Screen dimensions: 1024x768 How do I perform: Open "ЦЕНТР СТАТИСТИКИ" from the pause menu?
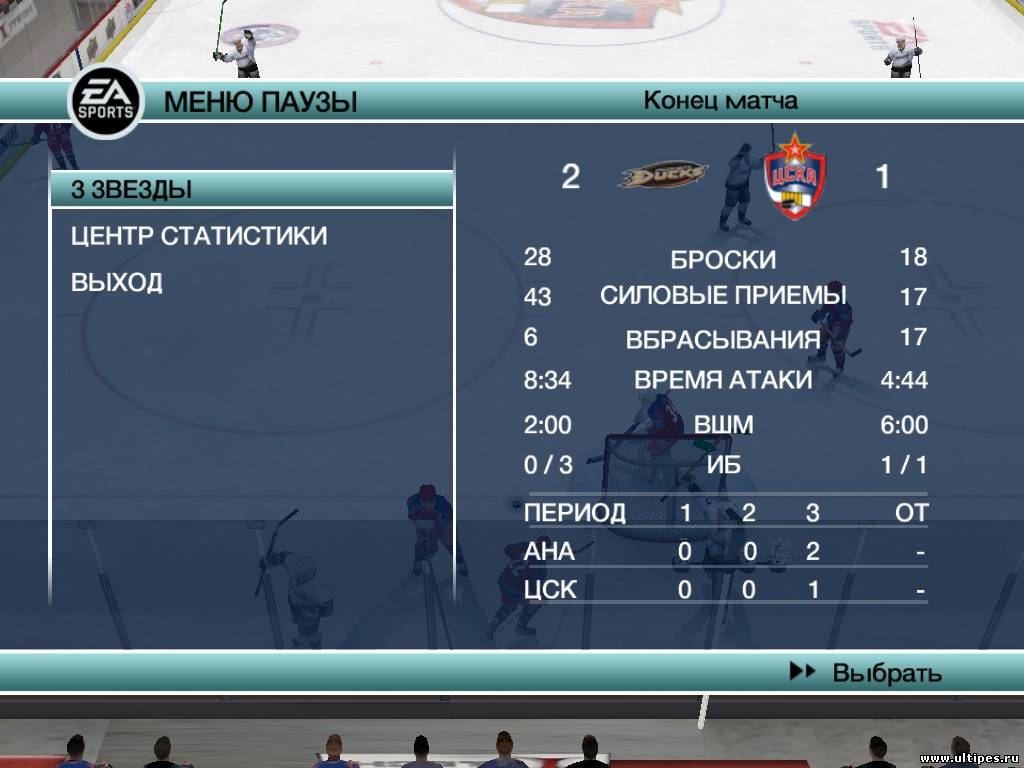click(x=199, y=236)
